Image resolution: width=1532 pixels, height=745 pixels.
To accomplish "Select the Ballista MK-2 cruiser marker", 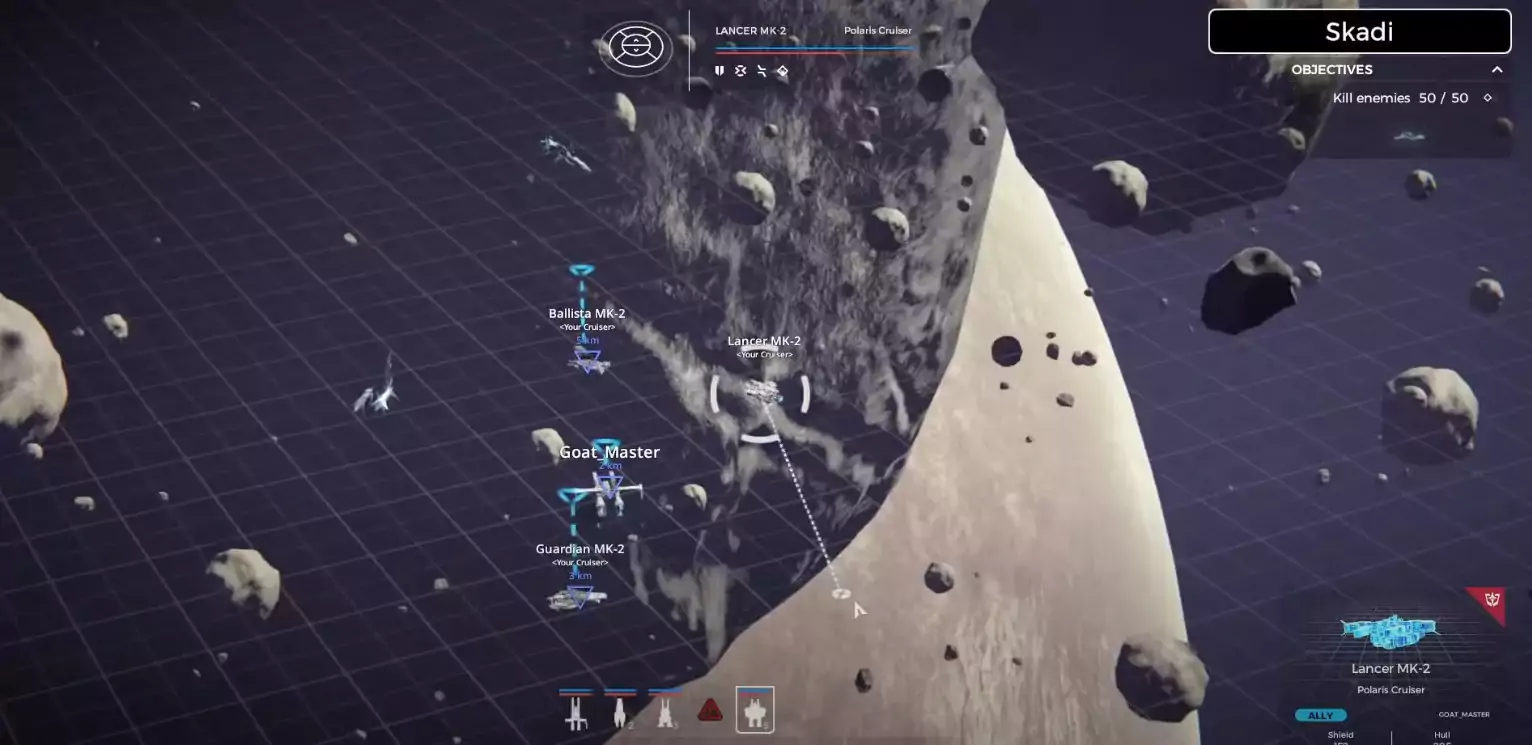I will click(x=588, y=362).
